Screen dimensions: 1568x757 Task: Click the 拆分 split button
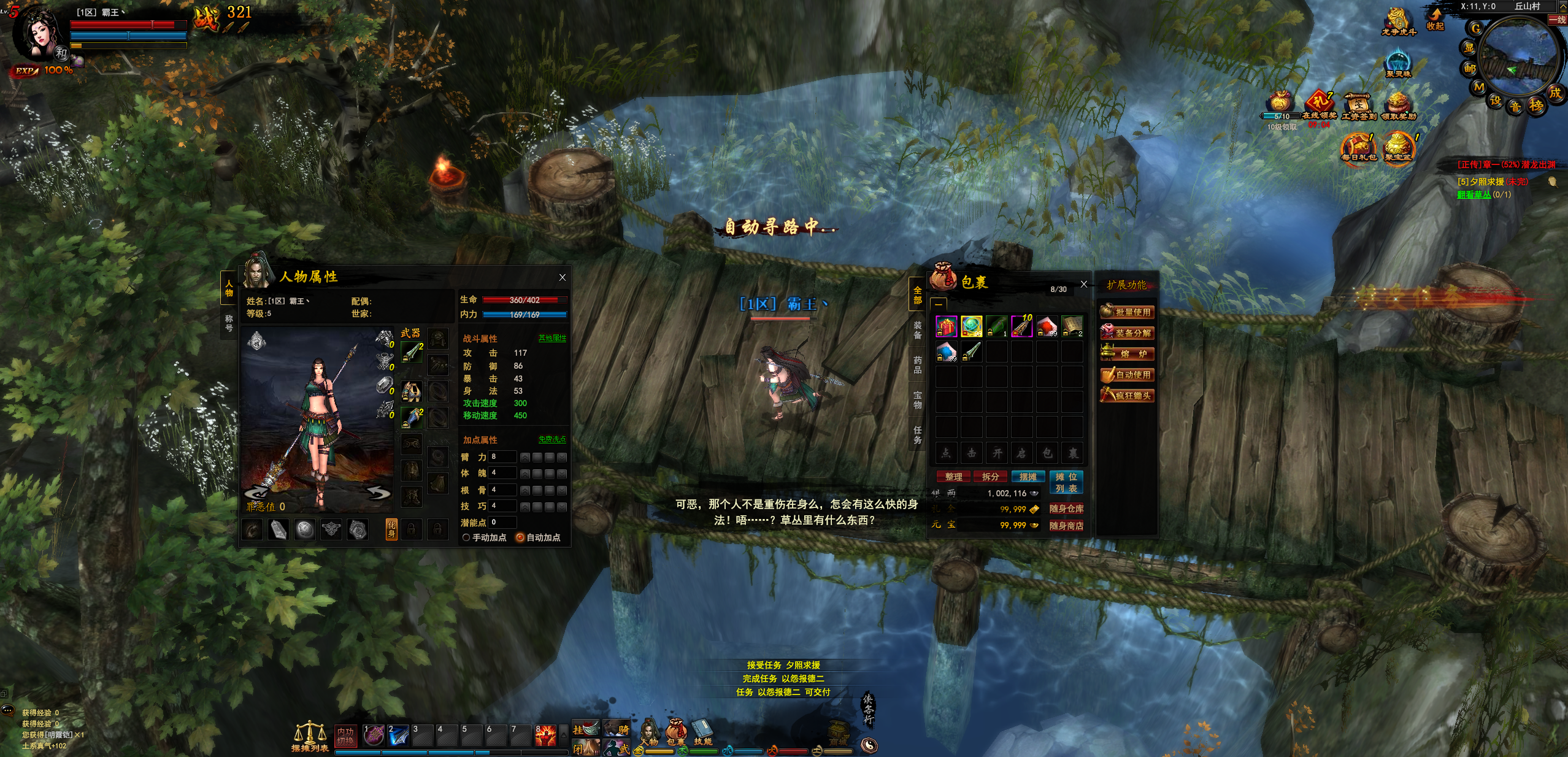coord(990,477)
